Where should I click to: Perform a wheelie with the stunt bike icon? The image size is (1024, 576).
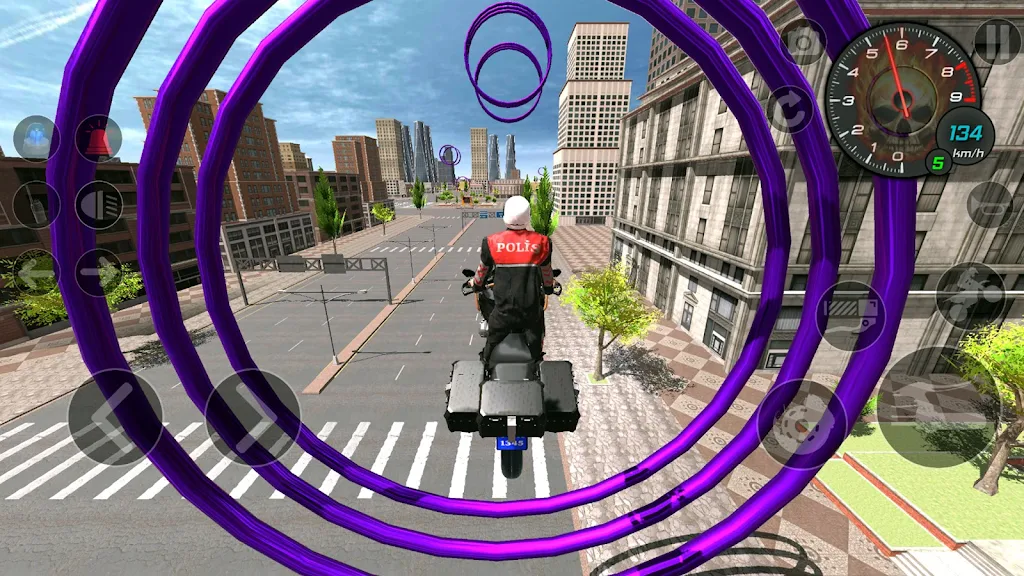tap(970, 296)
